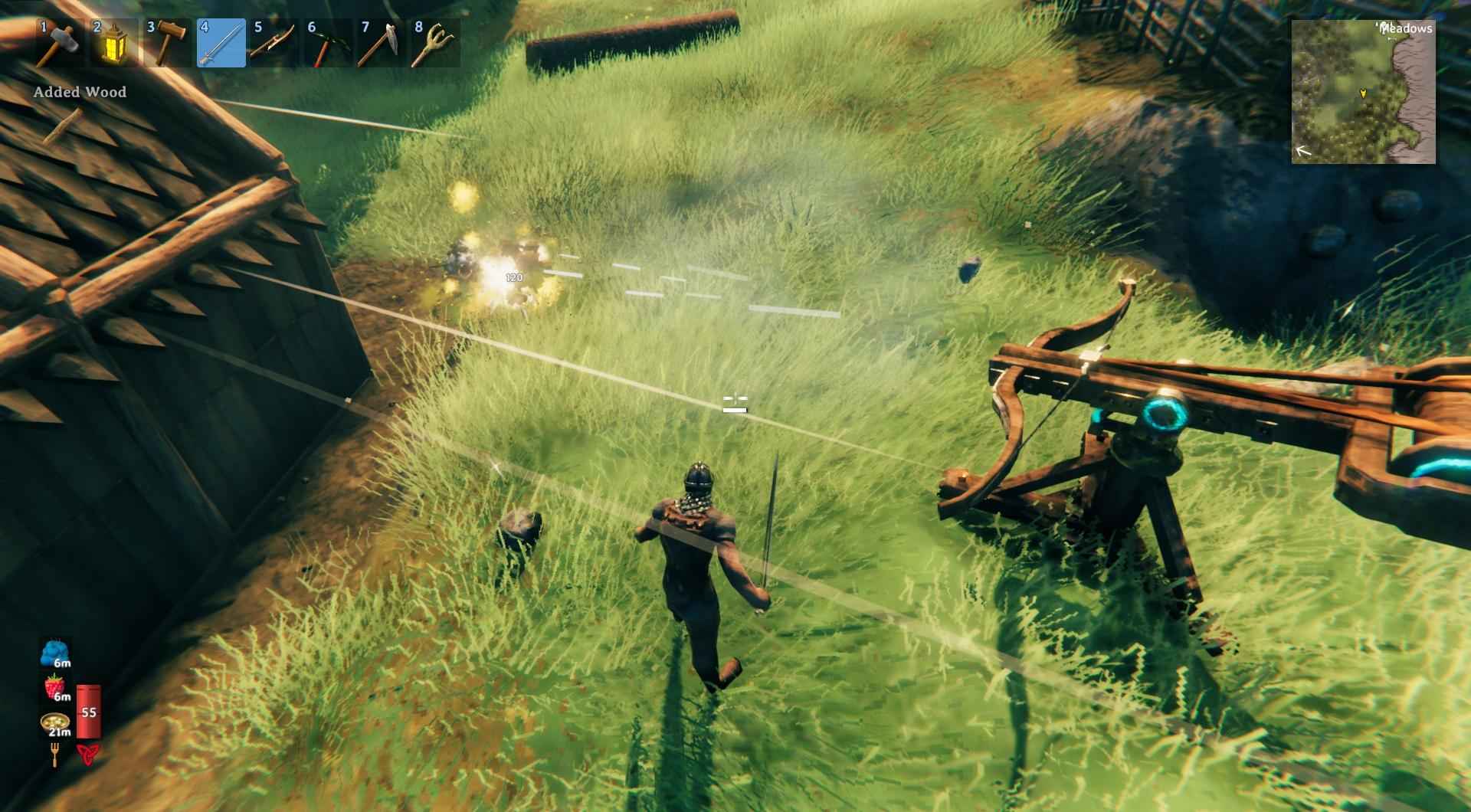Click the yellow fork food indicator

tap(54, 756)
